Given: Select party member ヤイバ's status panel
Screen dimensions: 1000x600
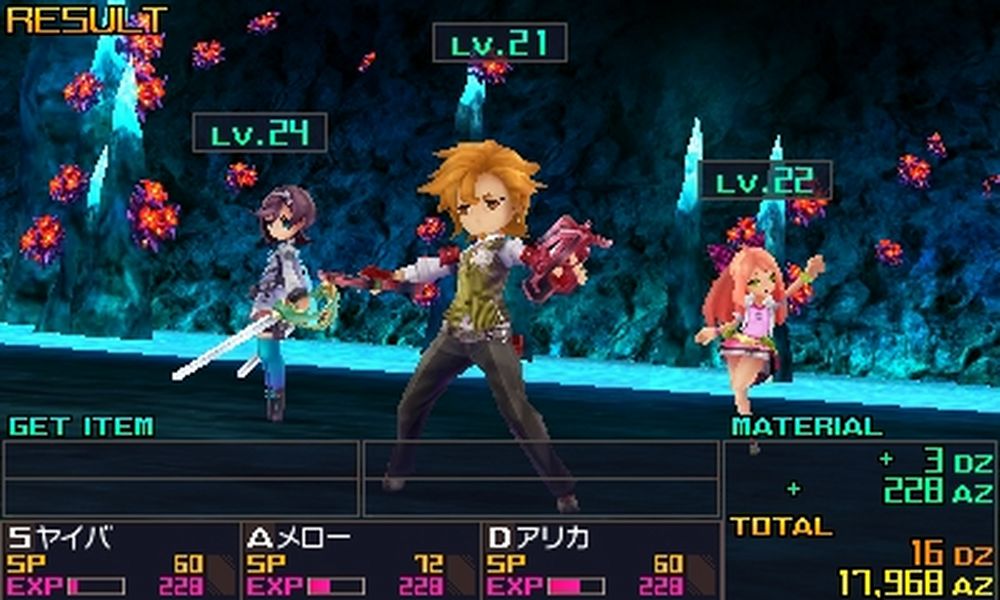Looking at the screenshot, I should 120,561.
